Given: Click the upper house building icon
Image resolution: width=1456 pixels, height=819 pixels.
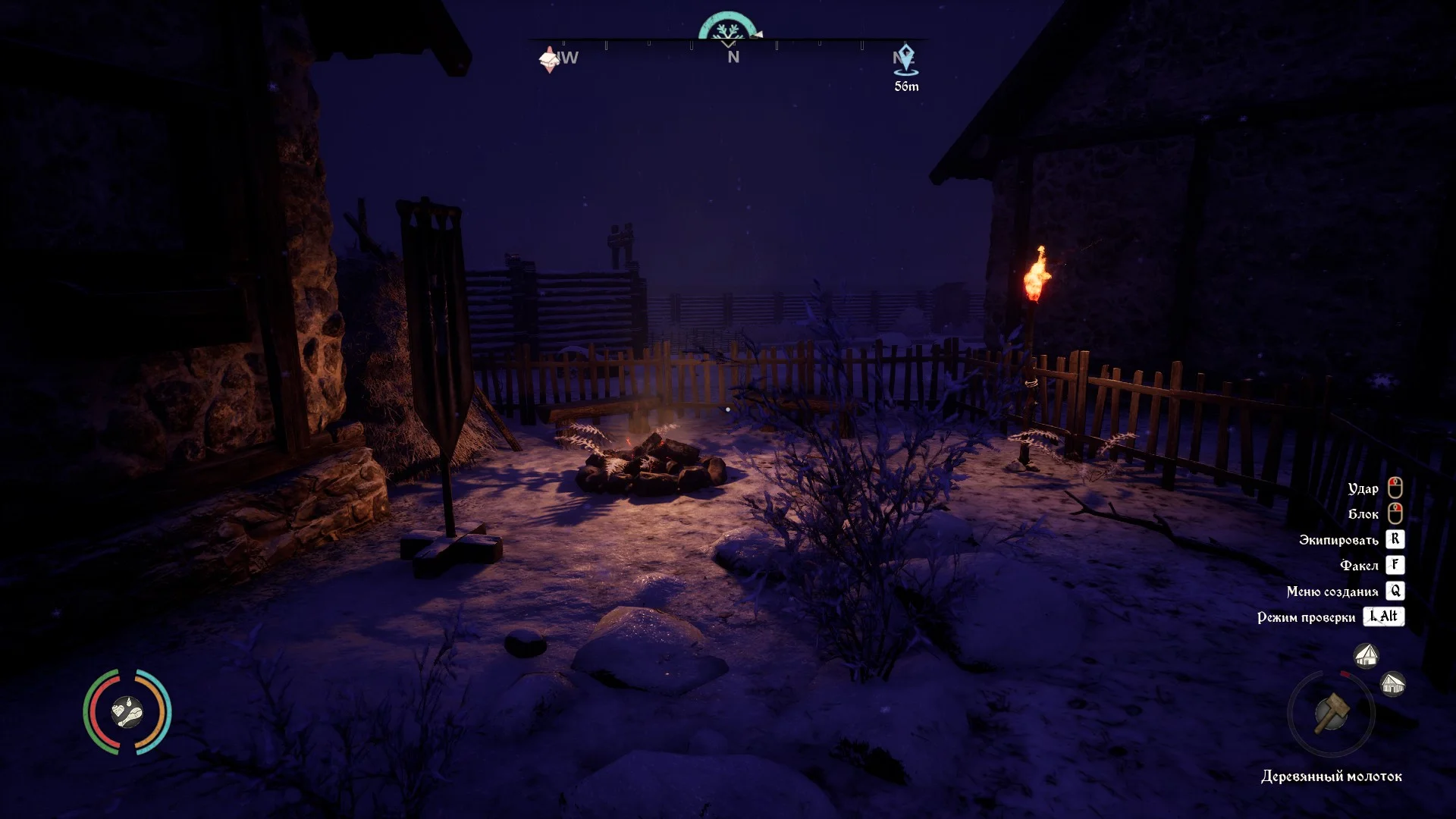Looking at the screenshot, I should [1366, 655].
